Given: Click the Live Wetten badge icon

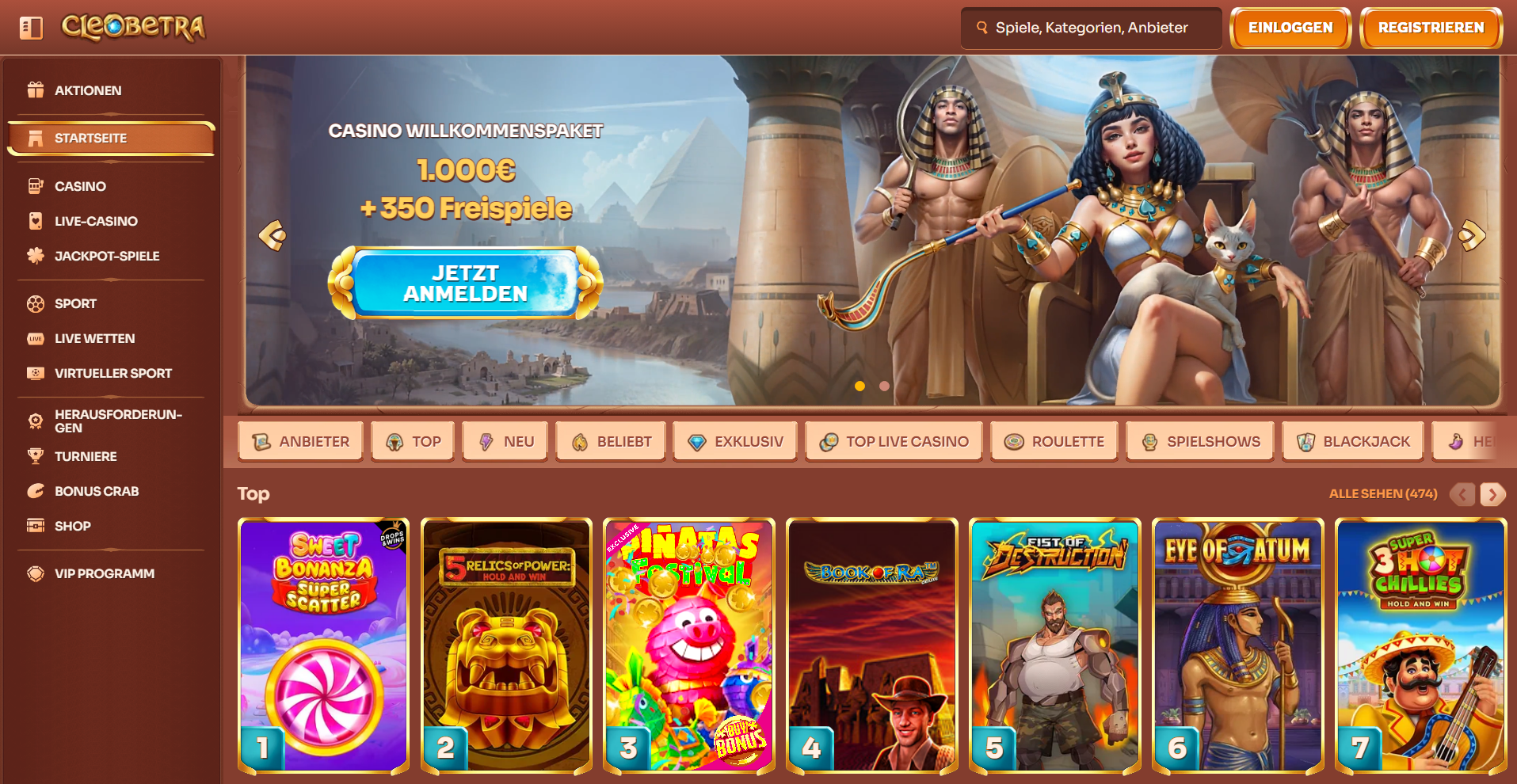Looking at the screenshot, I should 35,338.
